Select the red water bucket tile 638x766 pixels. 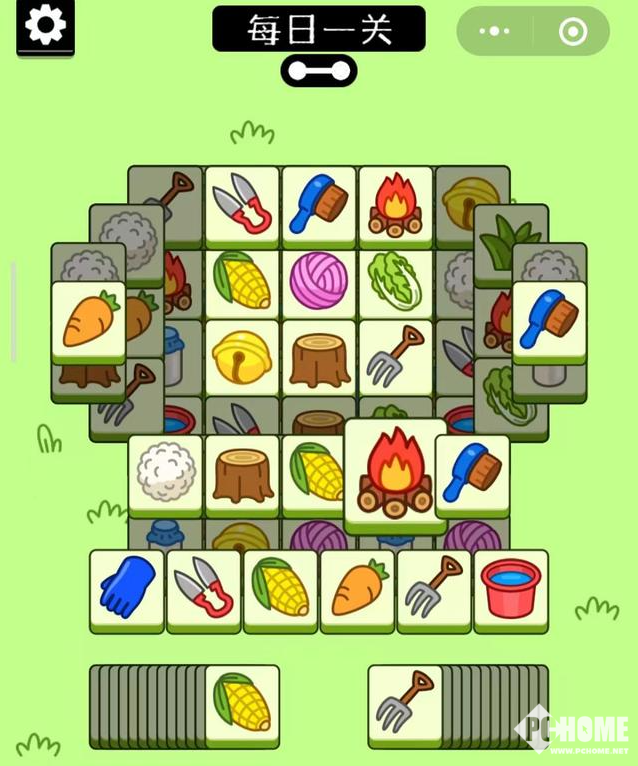tap(511, 587)
